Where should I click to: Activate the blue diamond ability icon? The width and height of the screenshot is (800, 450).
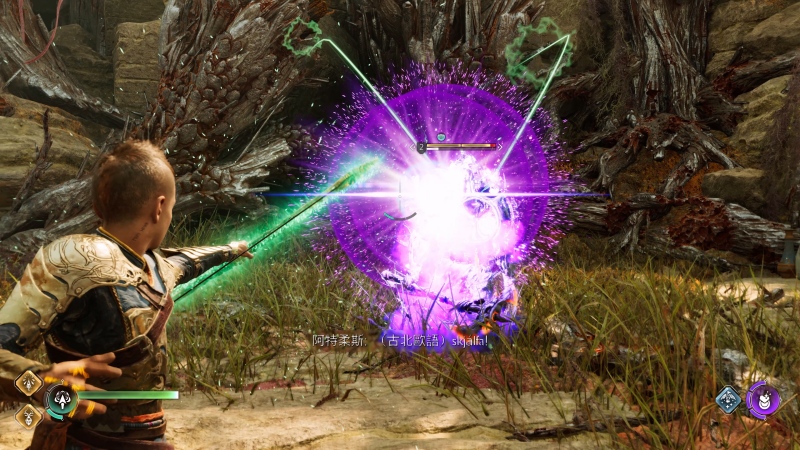tap(728, 399)
